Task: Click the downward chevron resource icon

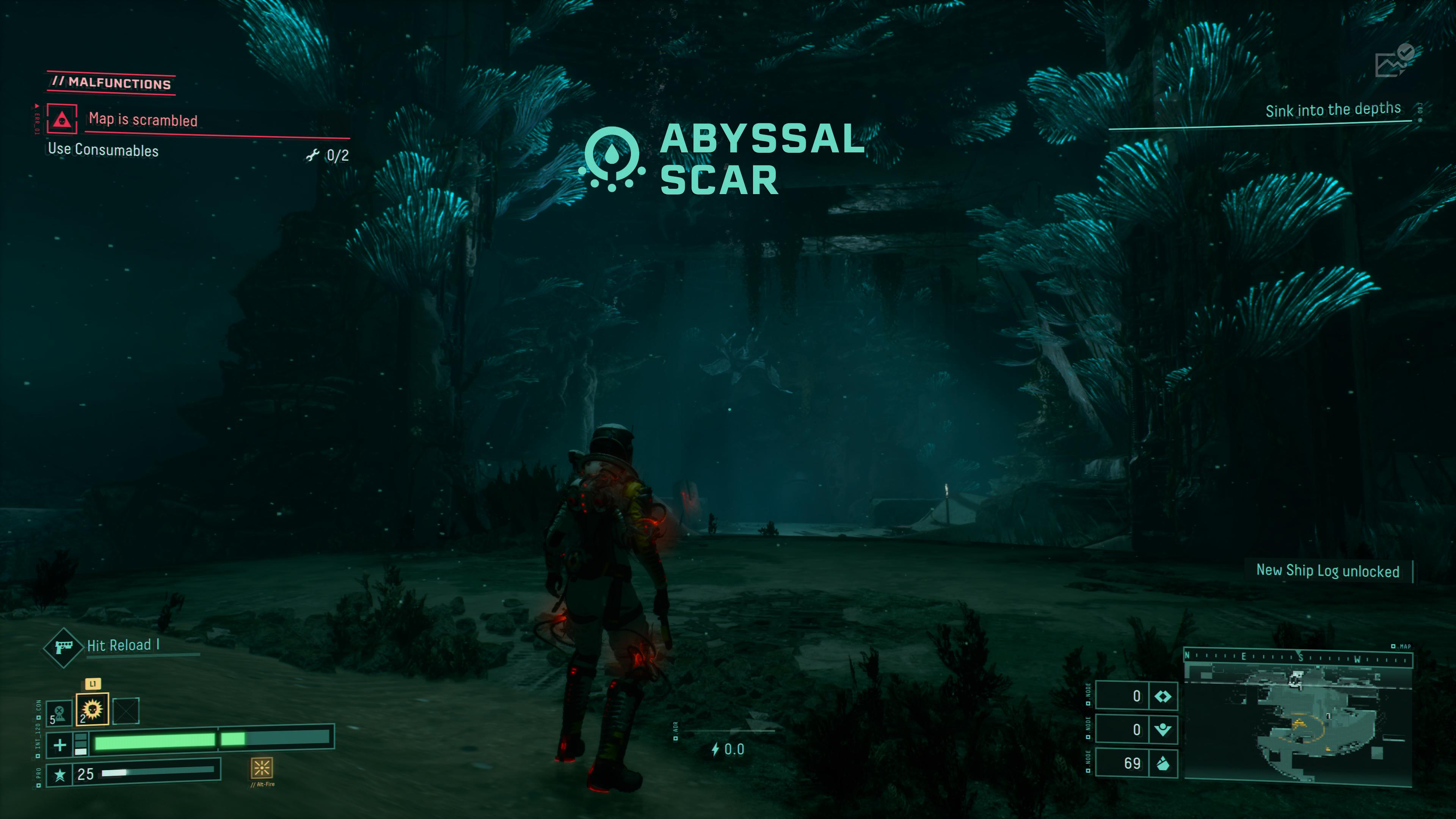Action: click(1163, 730)
